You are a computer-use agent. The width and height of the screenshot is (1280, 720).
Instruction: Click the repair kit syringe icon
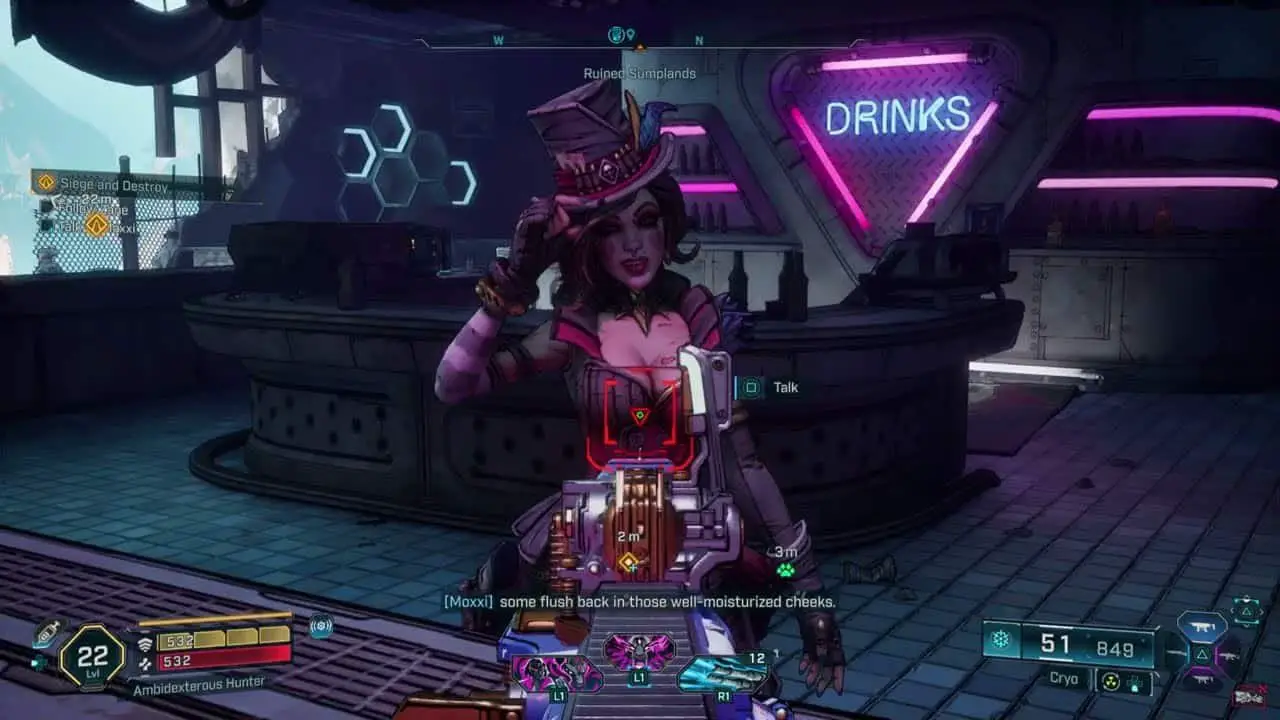point(46,632)
